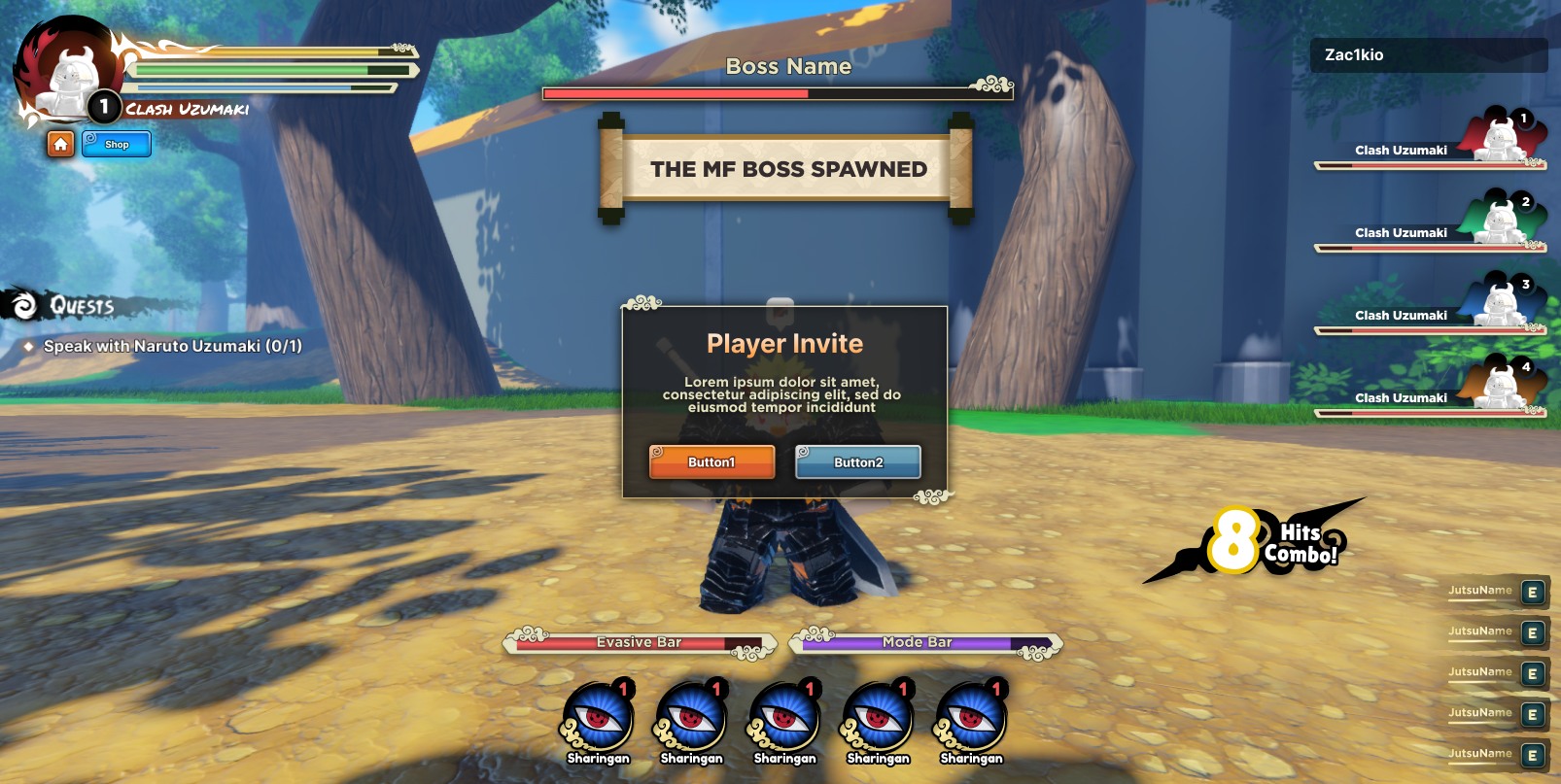Screen dimensions: 1561x784
Task: Select the Speak with Naruto Uzumaki quest
Action: 172,346
